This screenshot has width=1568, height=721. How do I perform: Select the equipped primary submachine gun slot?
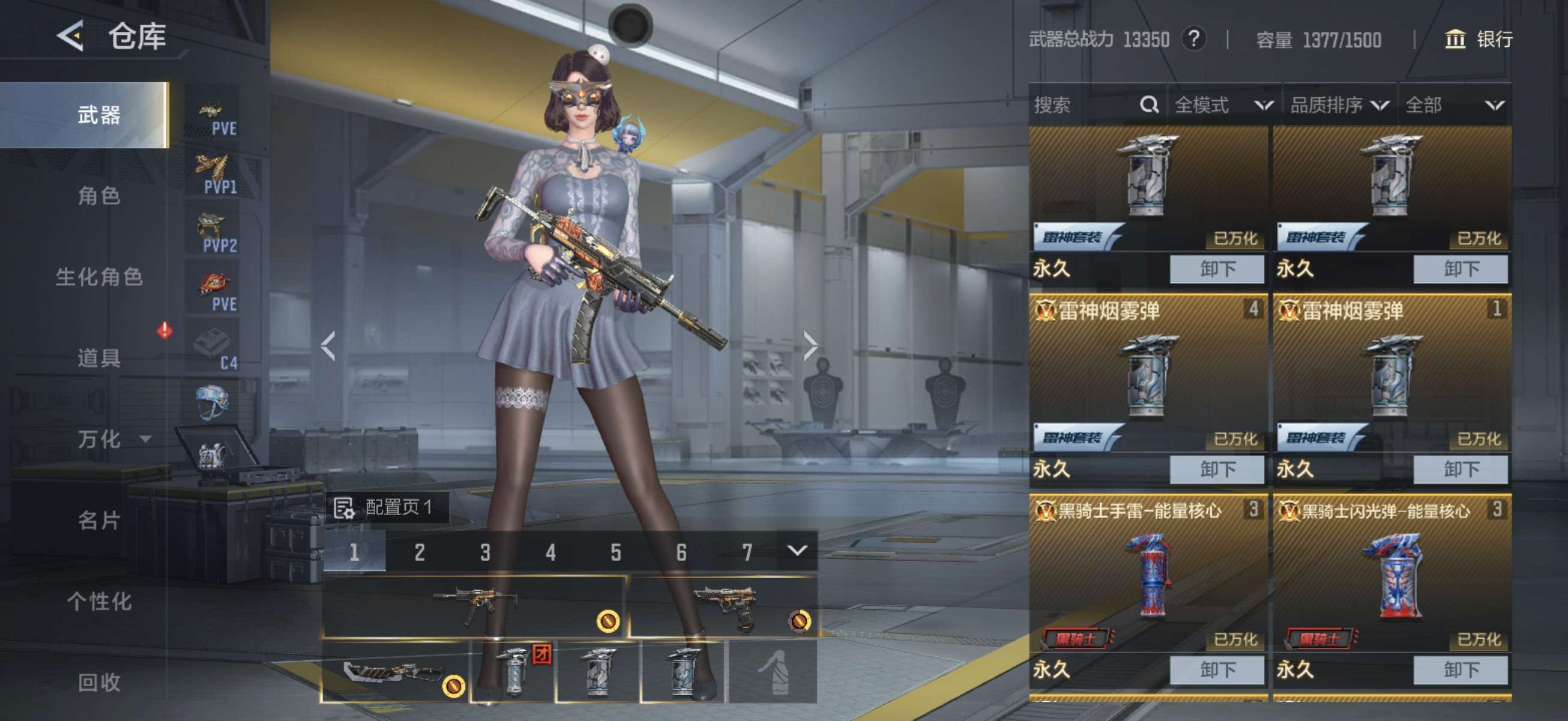474,606
